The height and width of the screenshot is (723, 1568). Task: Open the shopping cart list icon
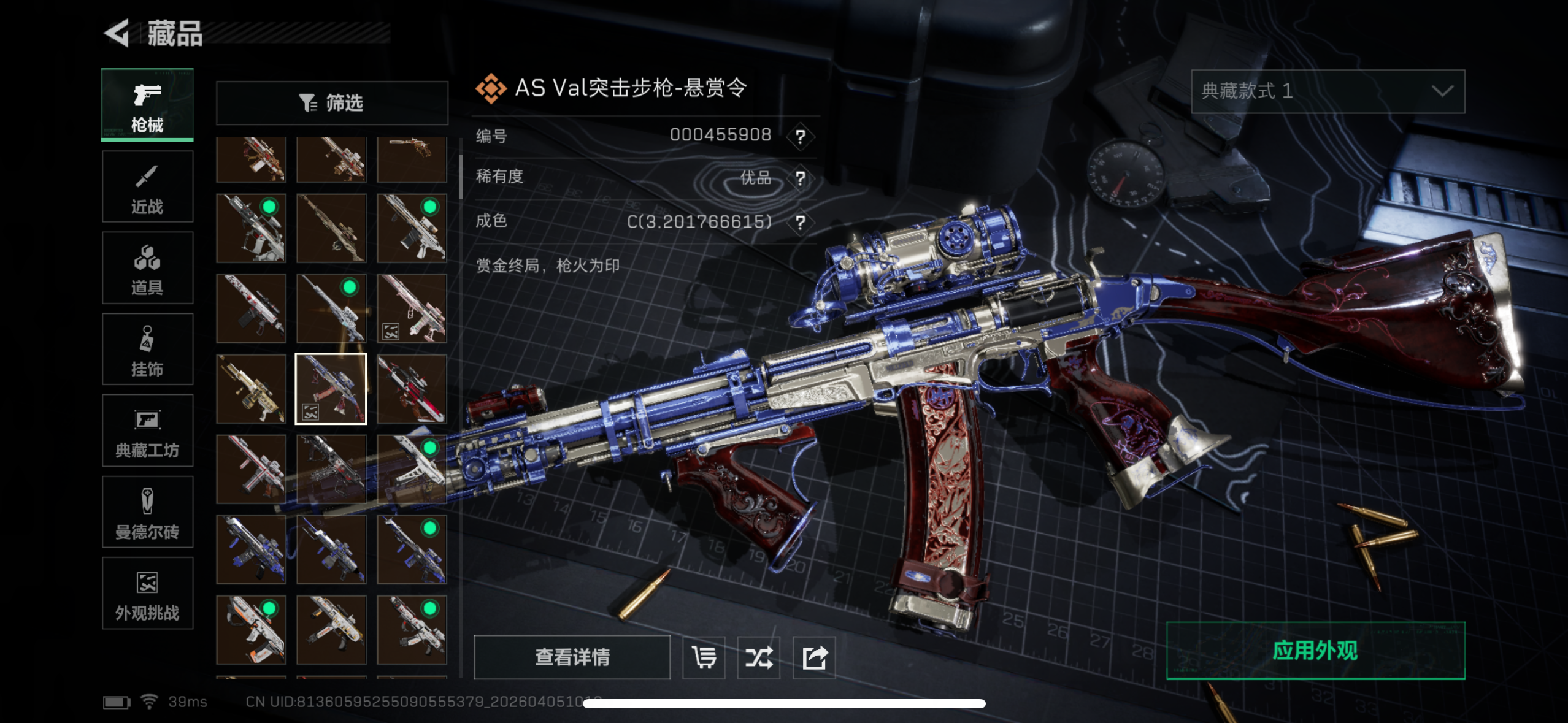click(704, 658)
